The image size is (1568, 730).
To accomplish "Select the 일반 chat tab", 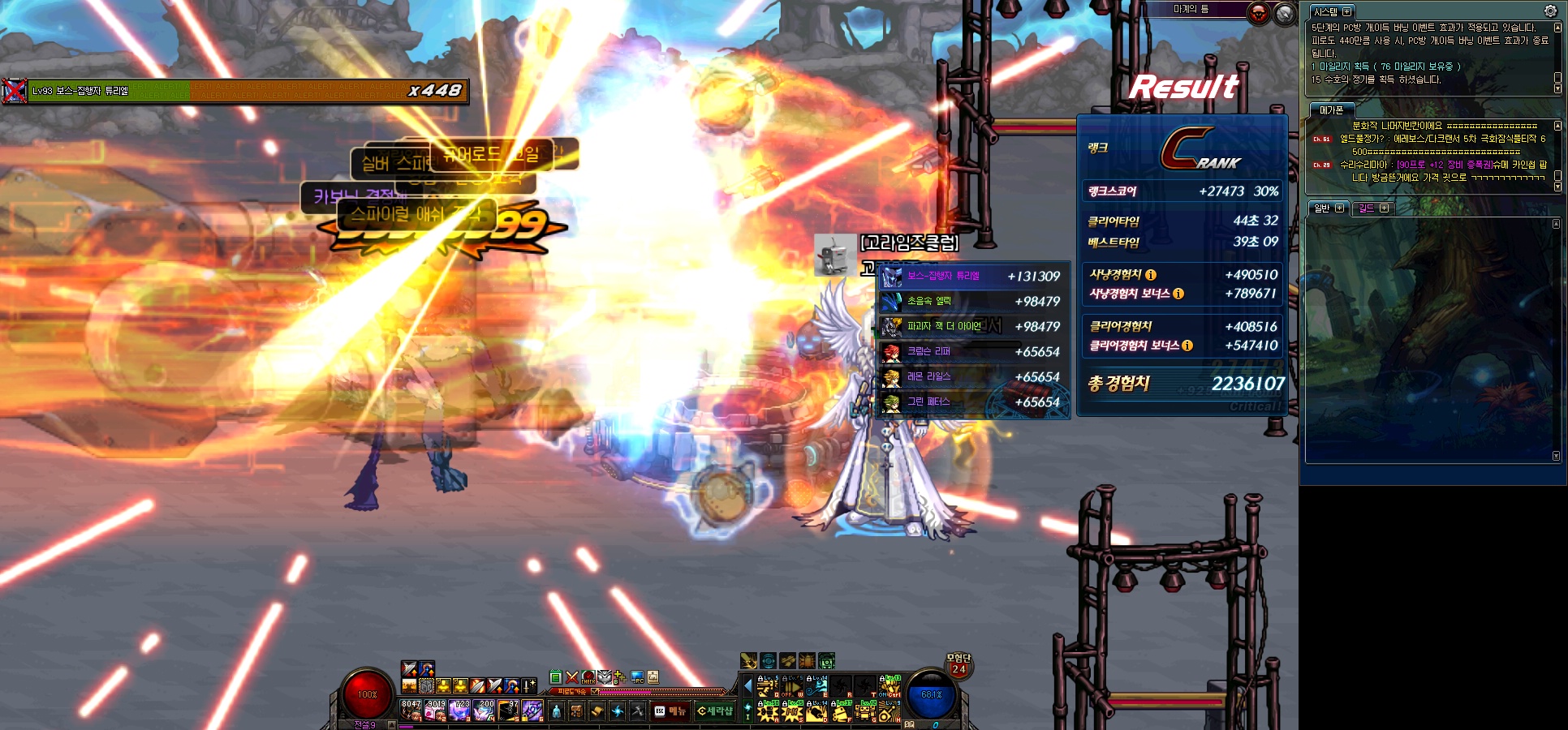I will [x=1322, y=208].
